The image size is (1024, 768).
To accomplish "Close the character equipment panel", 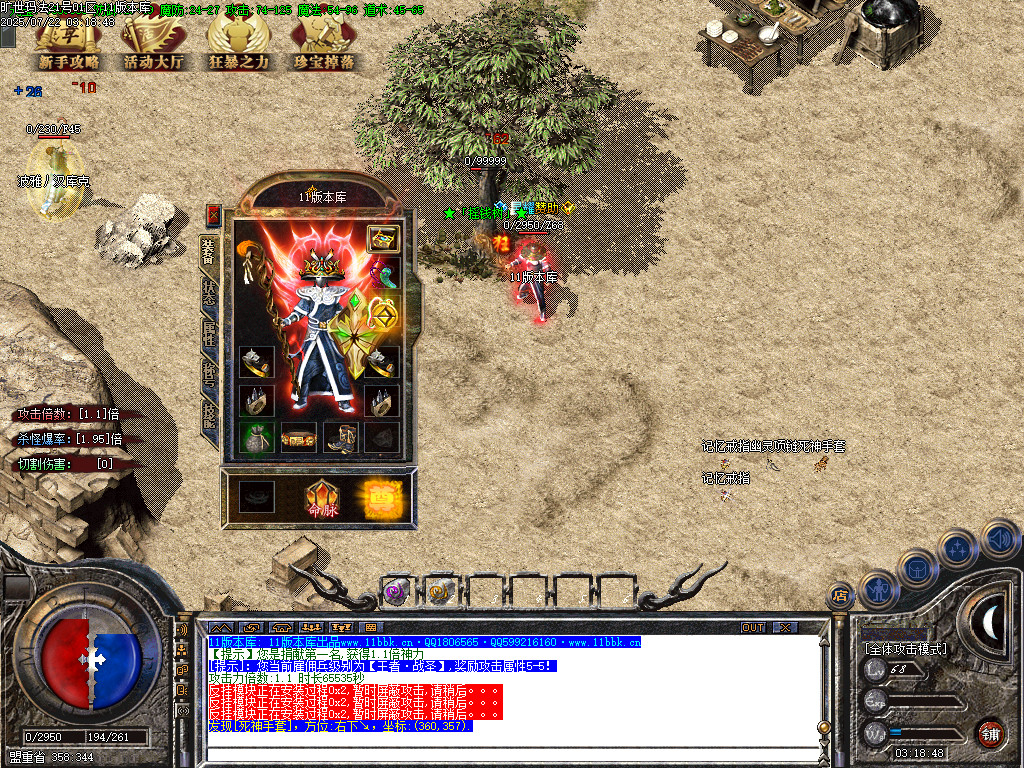I will [x=213, y=215].
